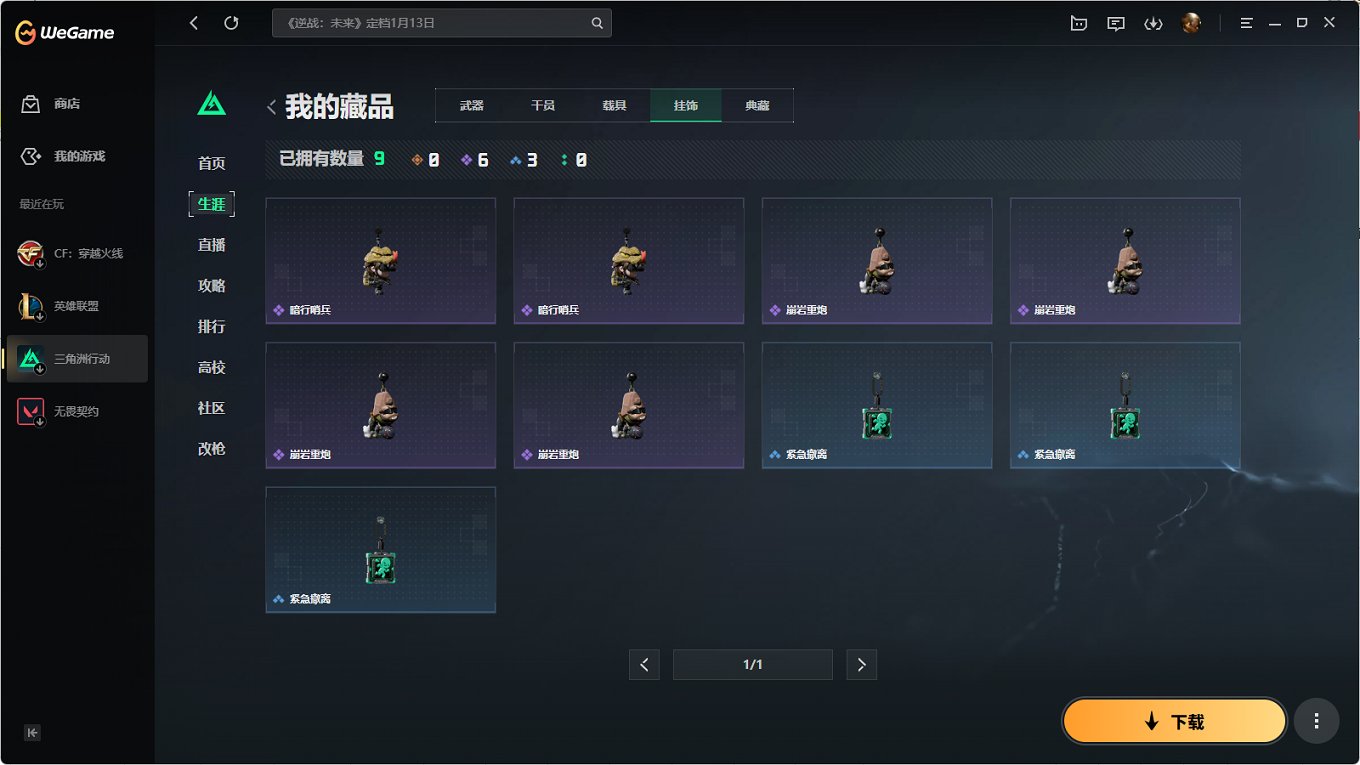Open the search magnifier in the search bar

point(597,22)
